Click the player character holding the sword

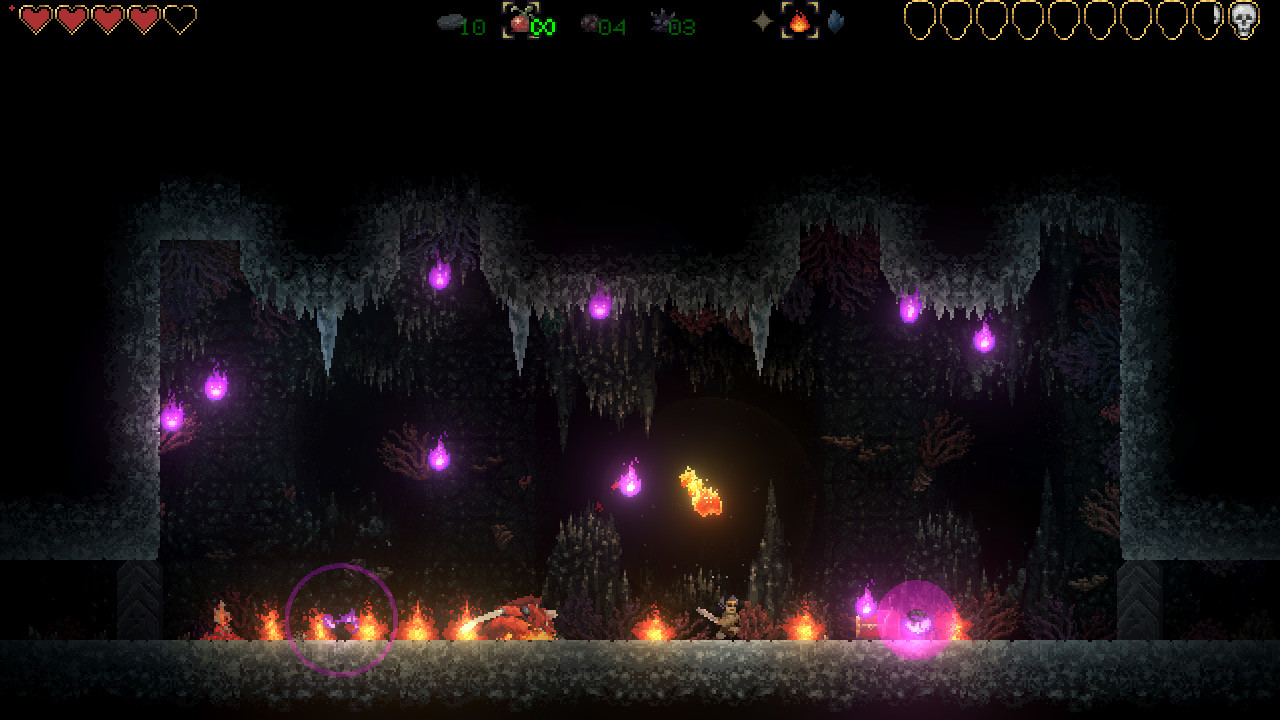coord(728,617)
